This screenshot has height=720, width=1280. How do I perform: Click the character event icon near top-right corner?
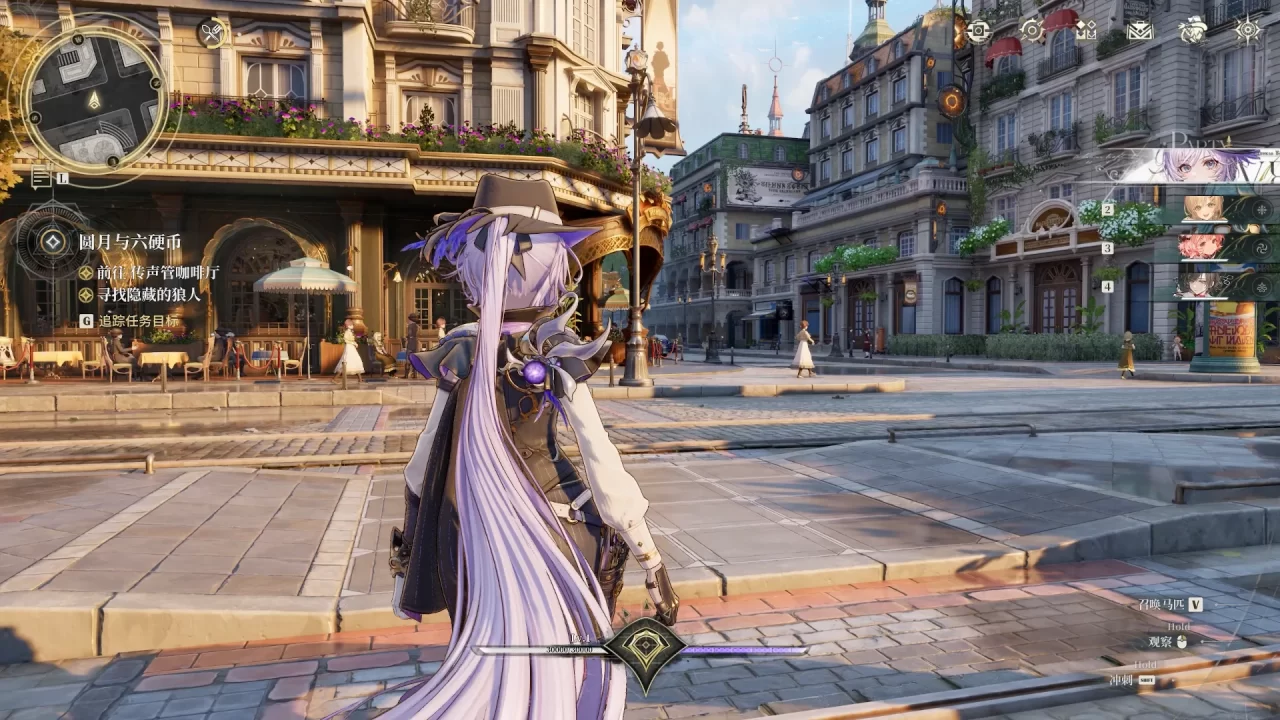coord(1193,30)
